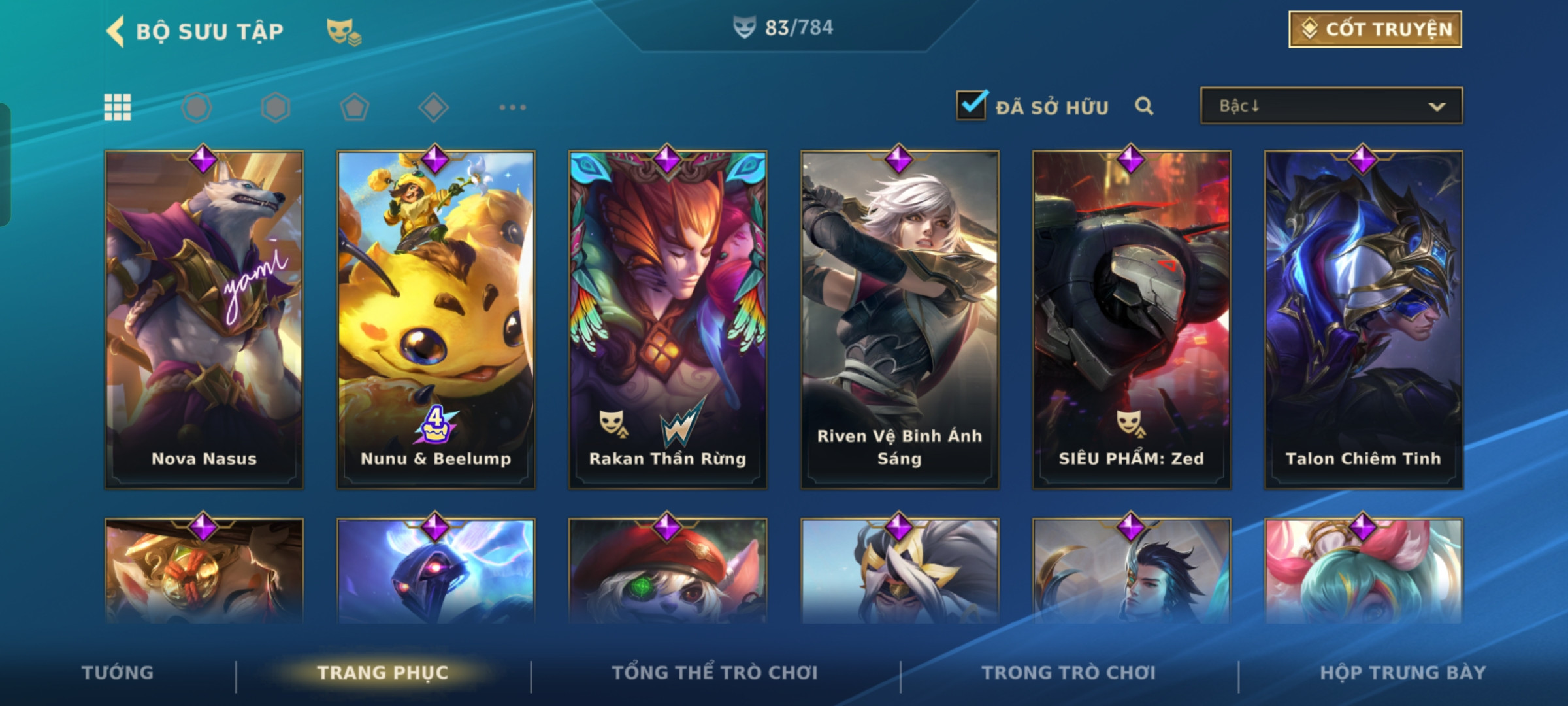Screen dimensions: 1568x706
Task: Open the Talon Chiêm Tinh skin card
Action: click(1364, 320)
